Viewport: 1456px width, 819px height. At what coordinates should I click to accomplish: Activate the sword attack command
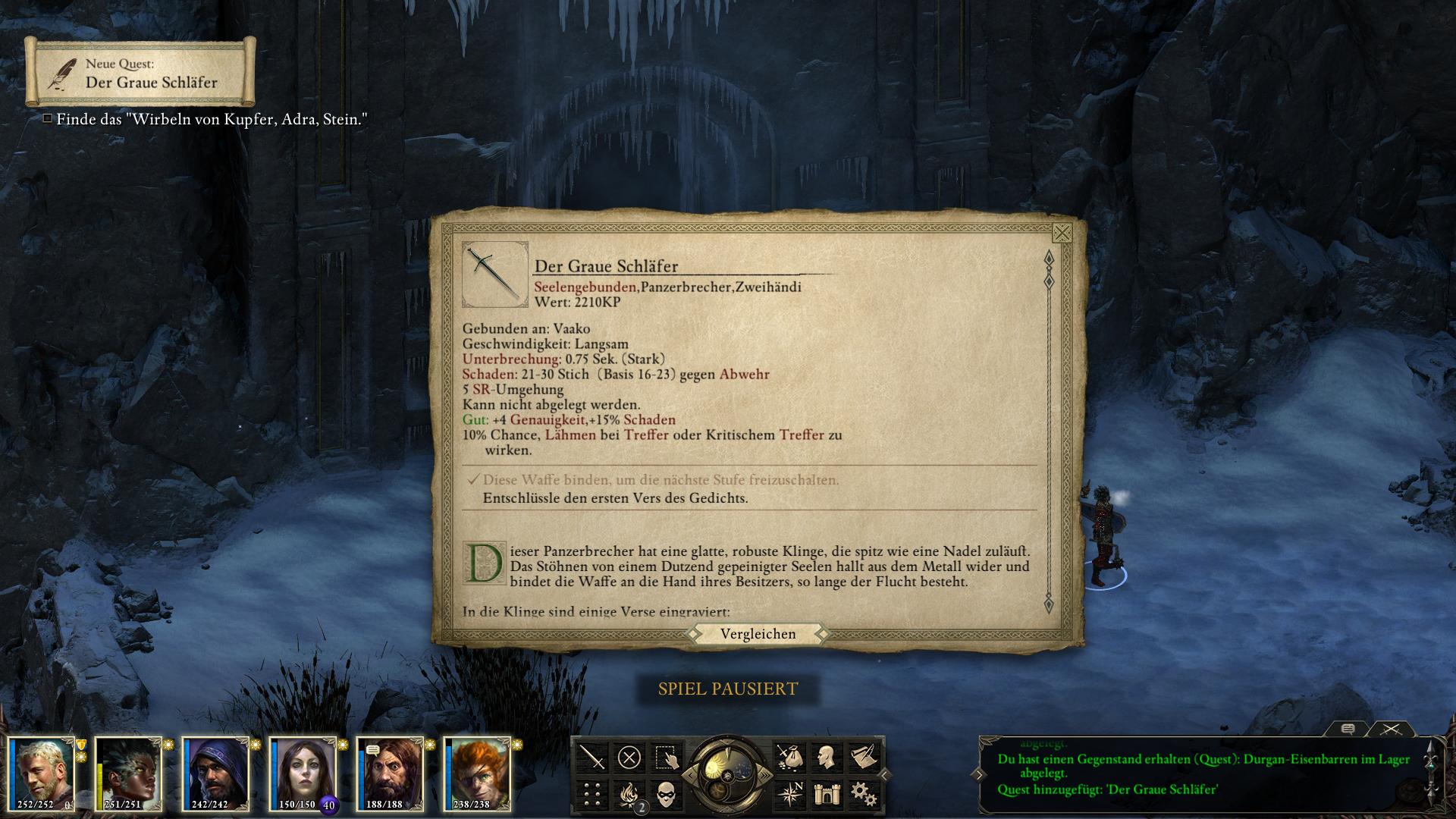point(592,757)
